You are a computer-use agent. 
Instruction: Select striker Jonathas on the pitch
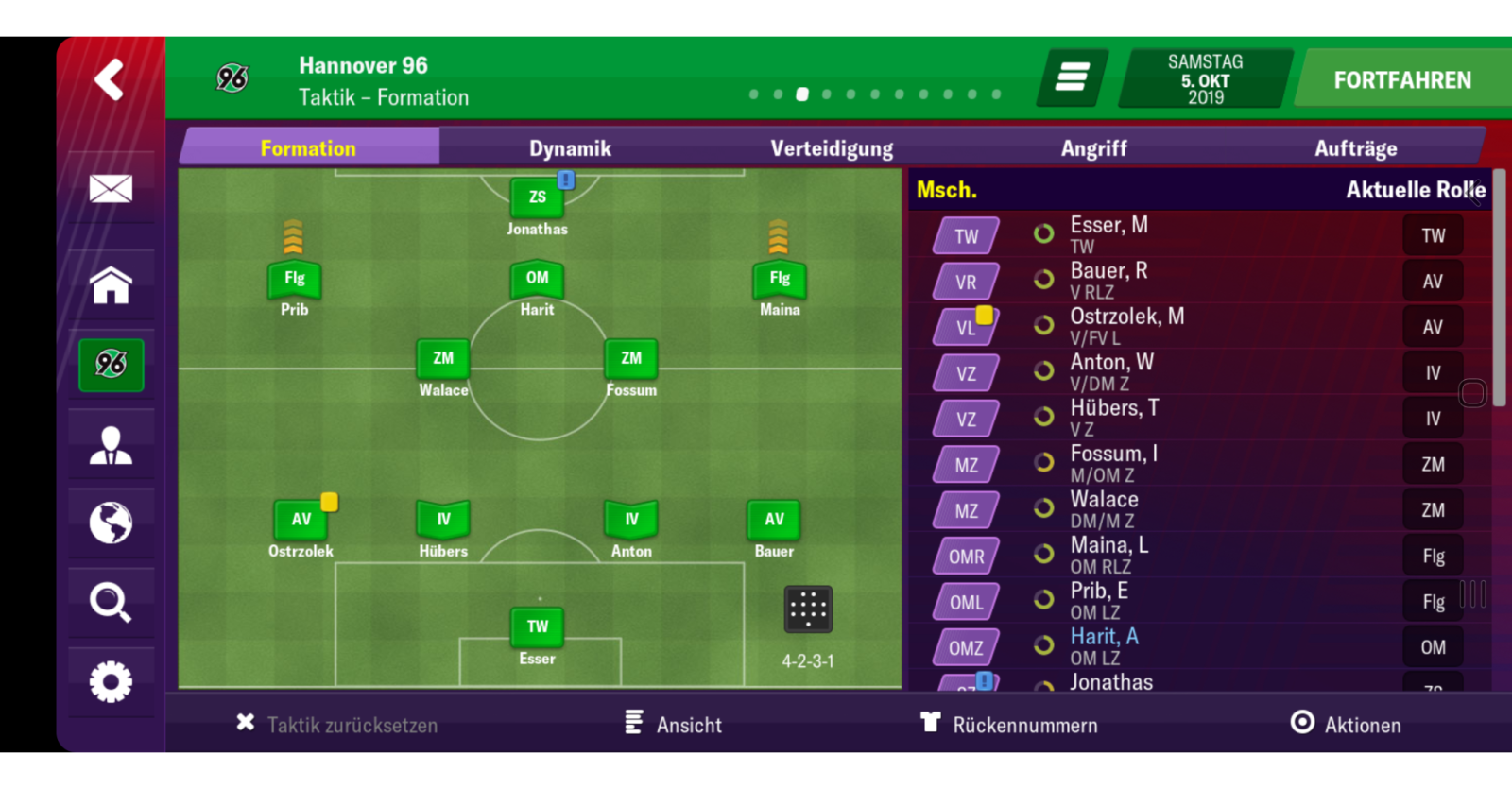click(x=537, y=199)
